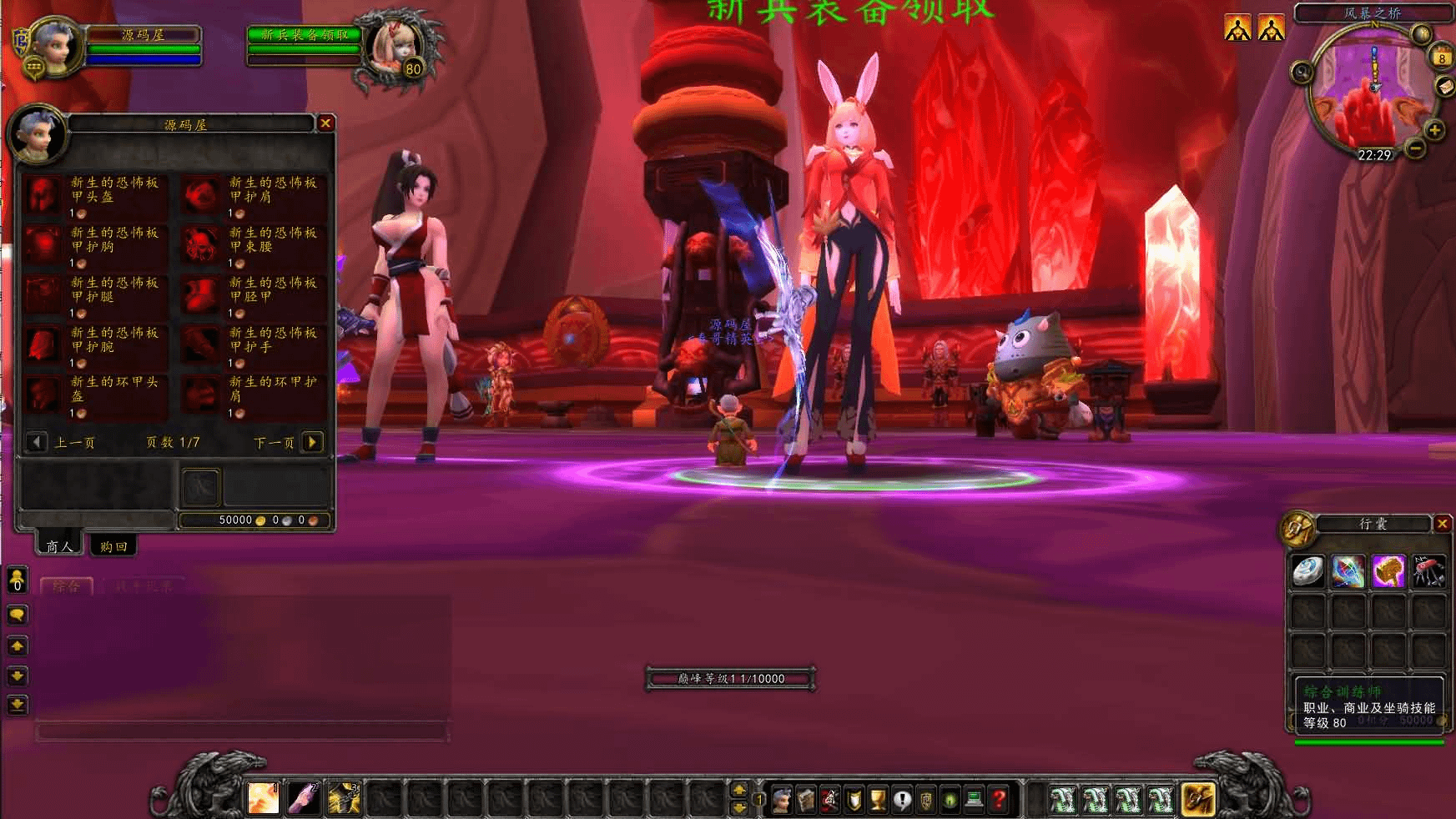Close the 行囊 bag window
Screen dimensions: 1456x819
[x=1443, y=523]
